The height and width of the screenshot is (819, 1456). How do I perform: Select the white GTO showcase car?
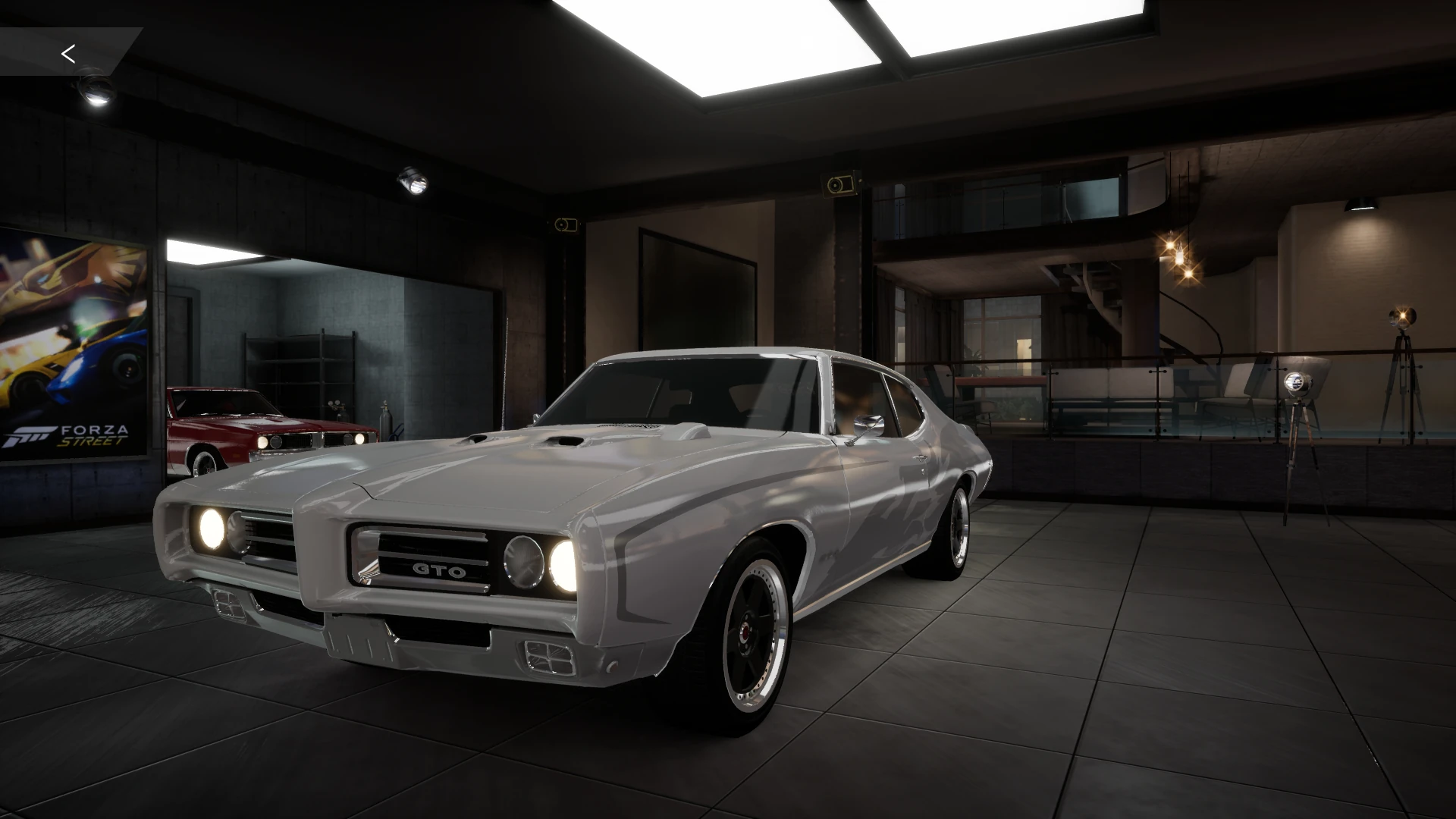click(607, 493)
